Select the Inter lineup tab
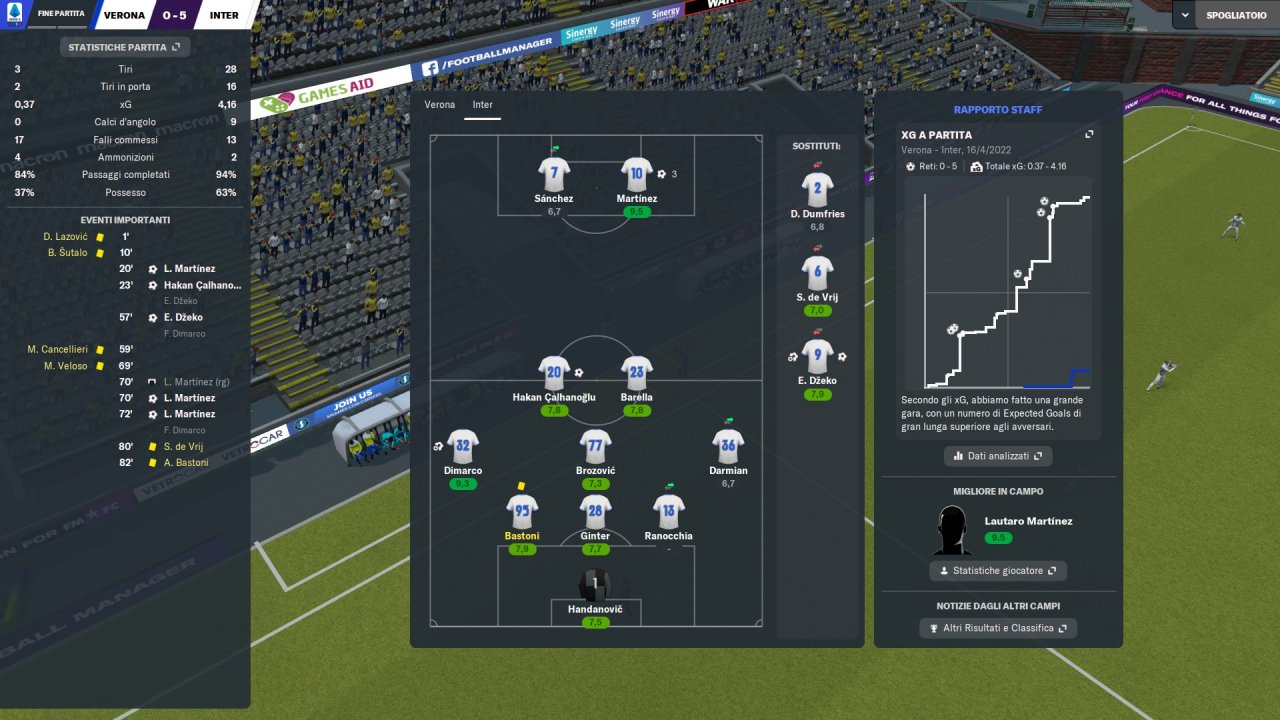The height and width of the screenshot is (720, 1280). [x=483, y=104]
